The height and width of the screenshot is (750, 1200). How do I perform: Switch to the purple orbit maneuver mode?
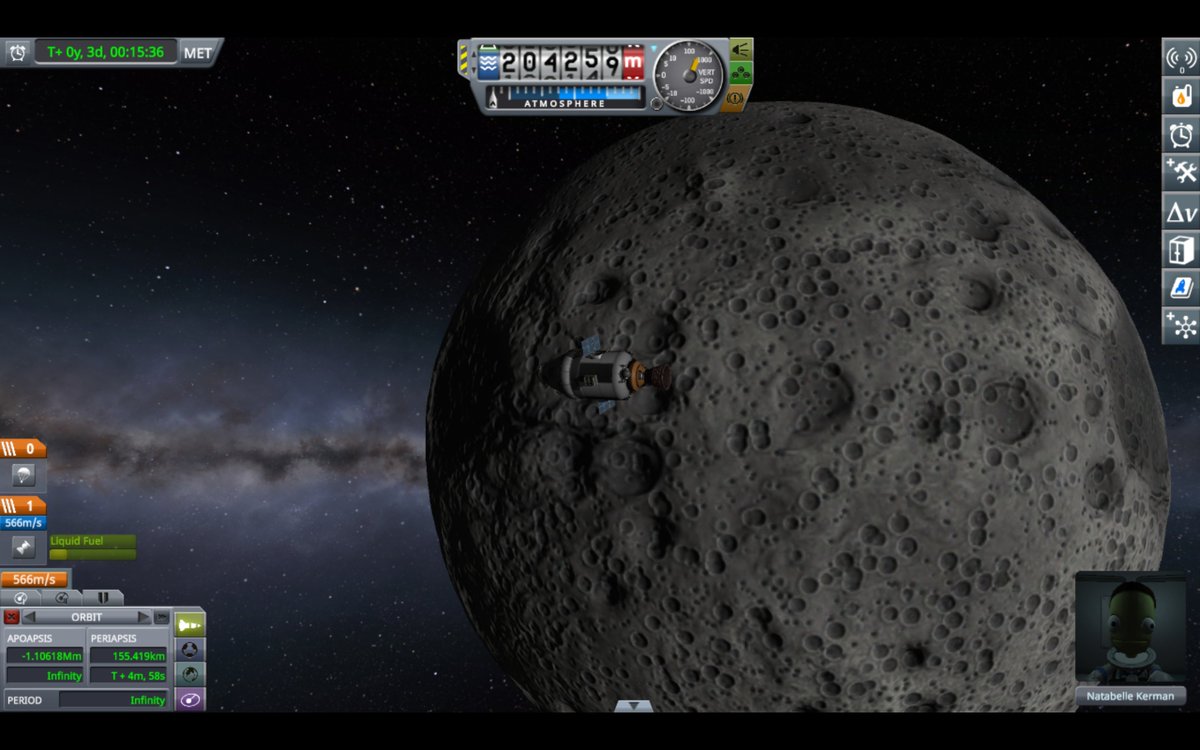click(x=190, y=699)
